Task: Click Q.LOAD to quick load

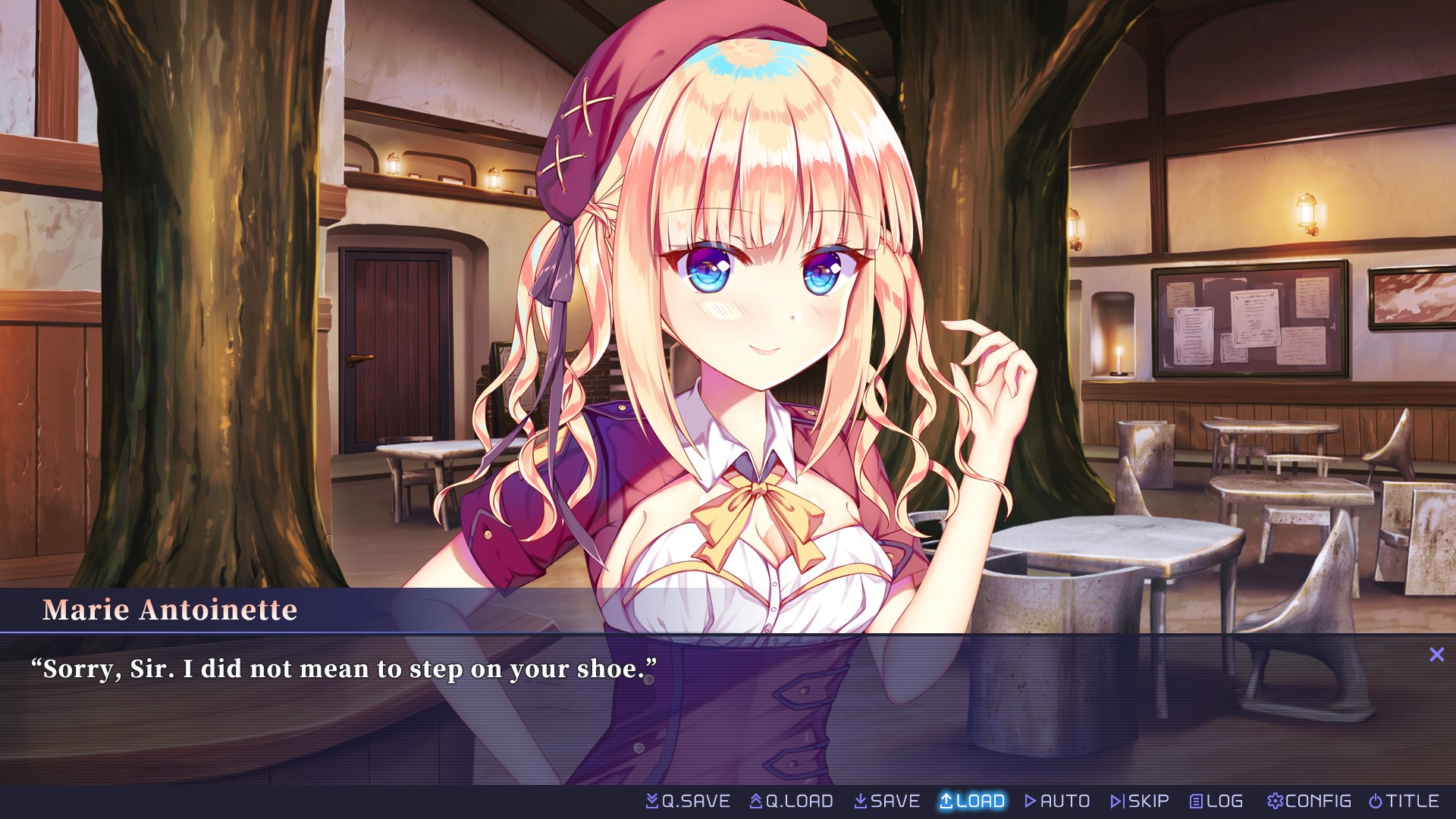Action: (x=792, y=801)
